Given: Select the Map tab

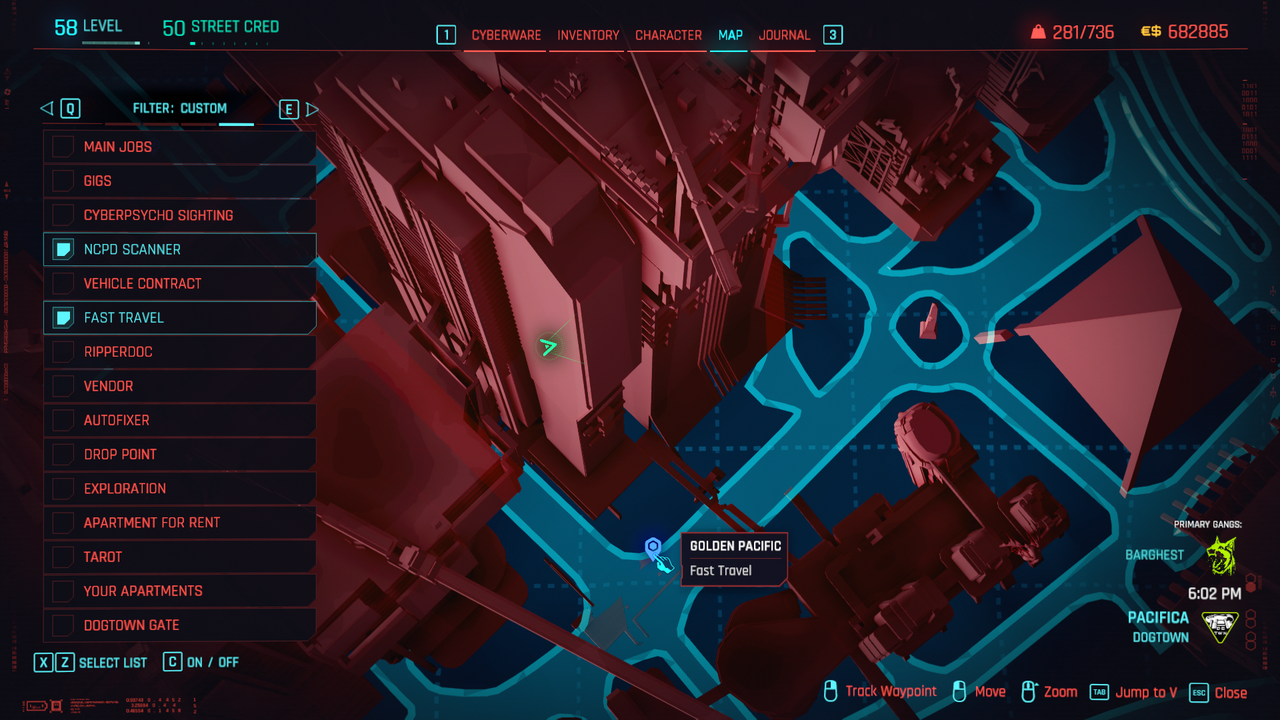Looking at the screenshot, I should click(x=730, y=35).
